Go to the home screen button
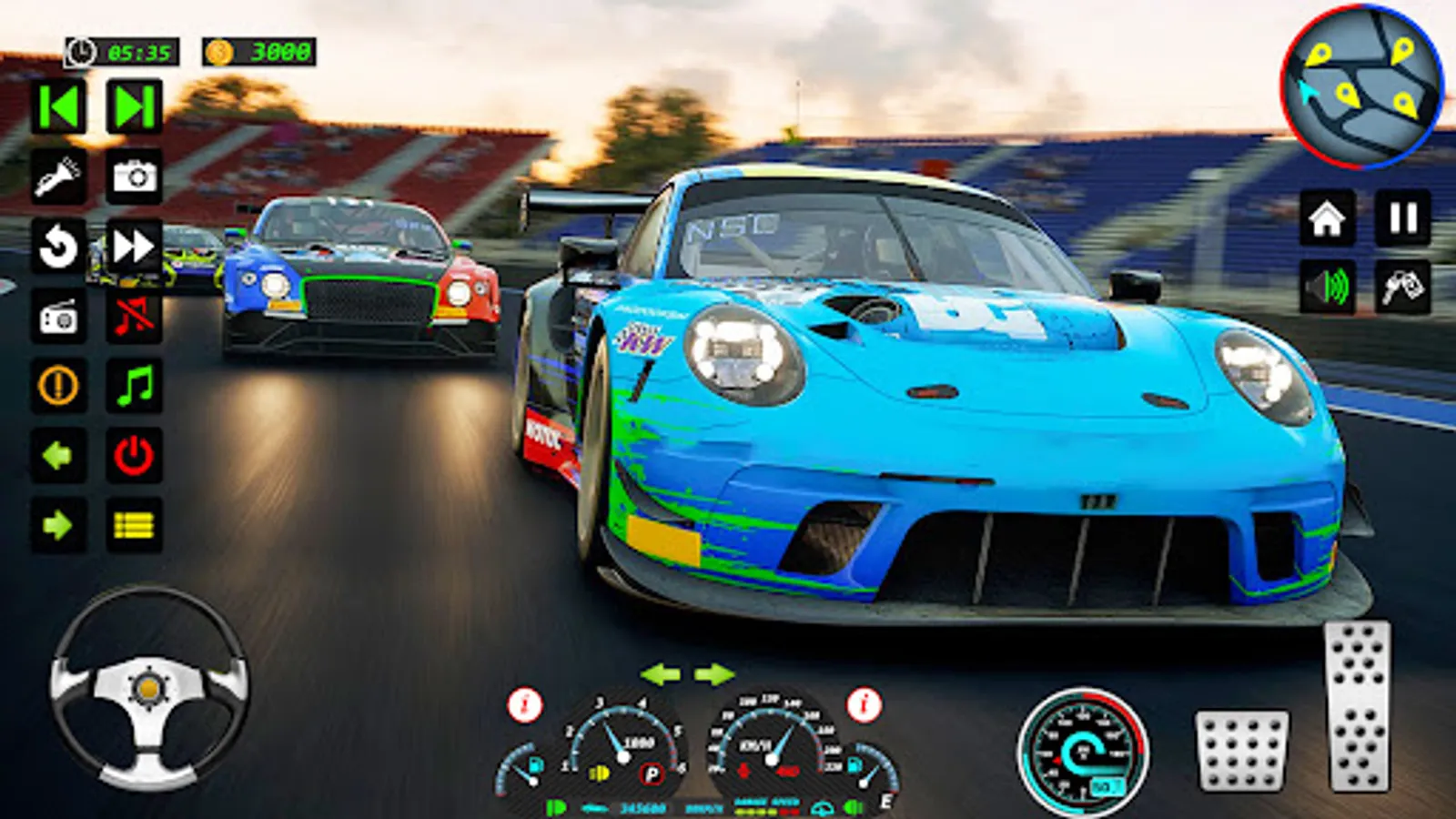 point(1327,218)
